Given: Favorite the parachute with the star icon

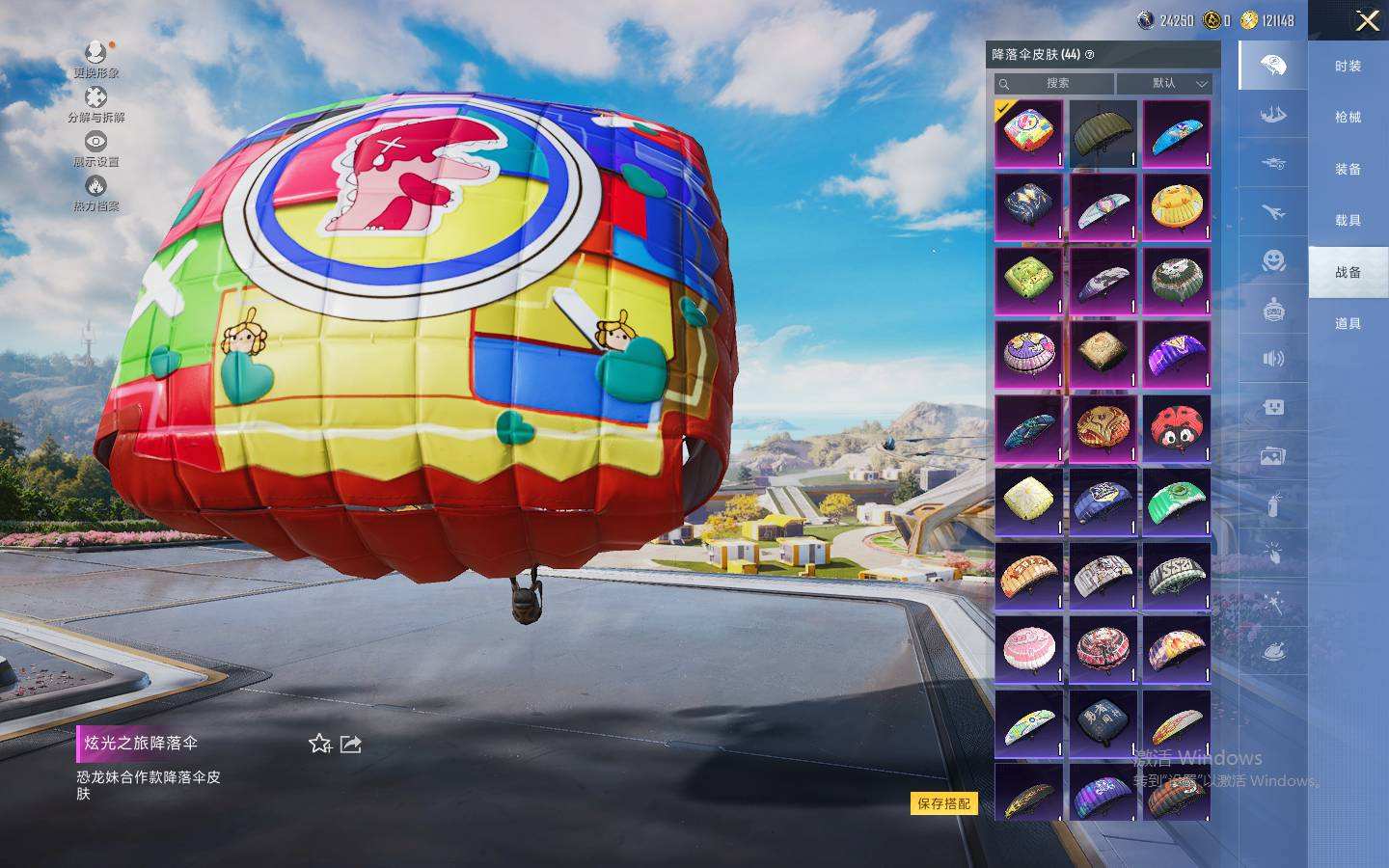Looking at the screenshot, I should 319,744.
